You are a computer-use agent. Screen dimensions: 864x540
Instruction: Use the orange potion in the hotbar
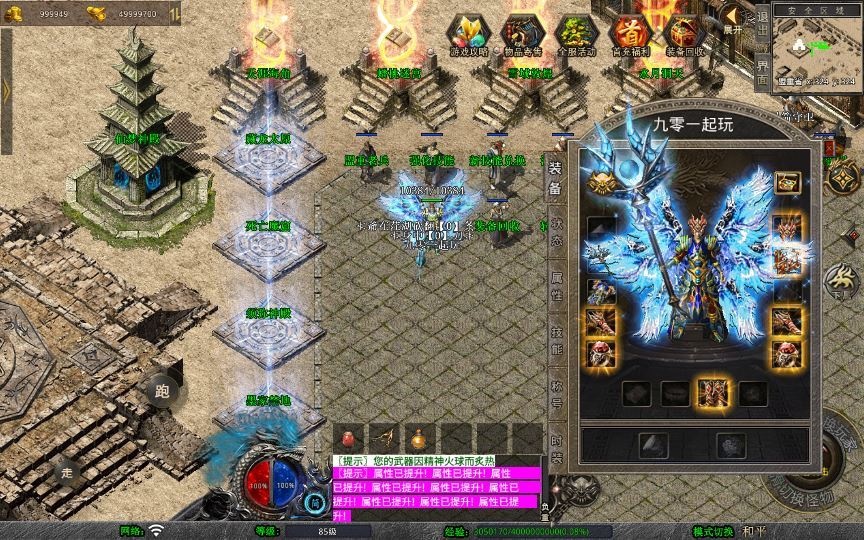coord(416,437)
